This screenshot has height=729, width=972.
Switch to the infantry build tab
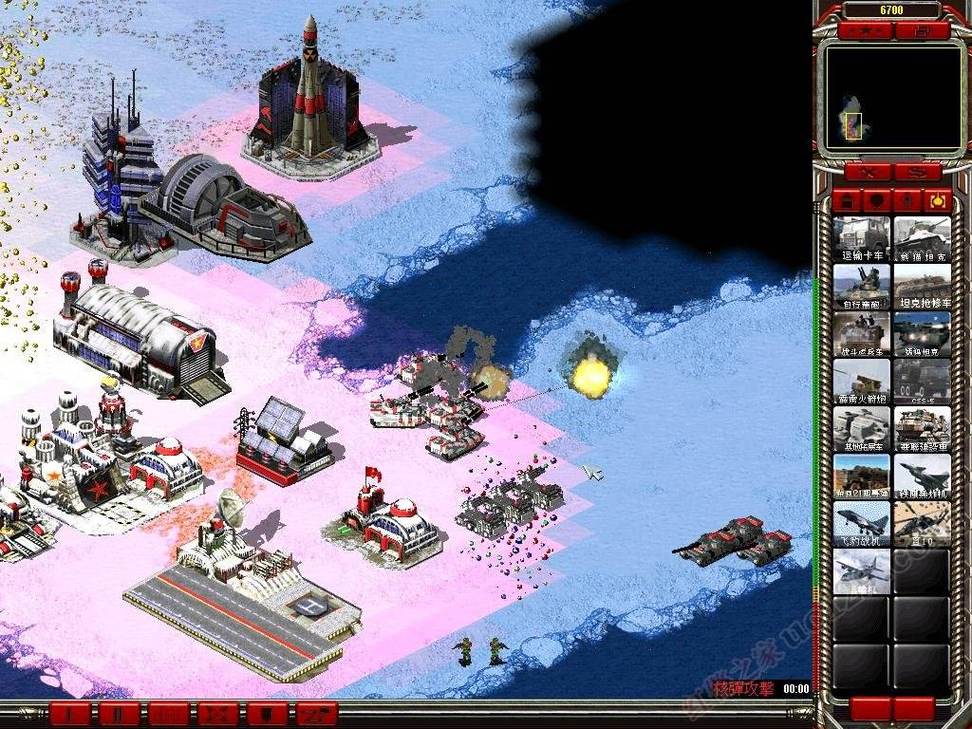click(907, 201)
